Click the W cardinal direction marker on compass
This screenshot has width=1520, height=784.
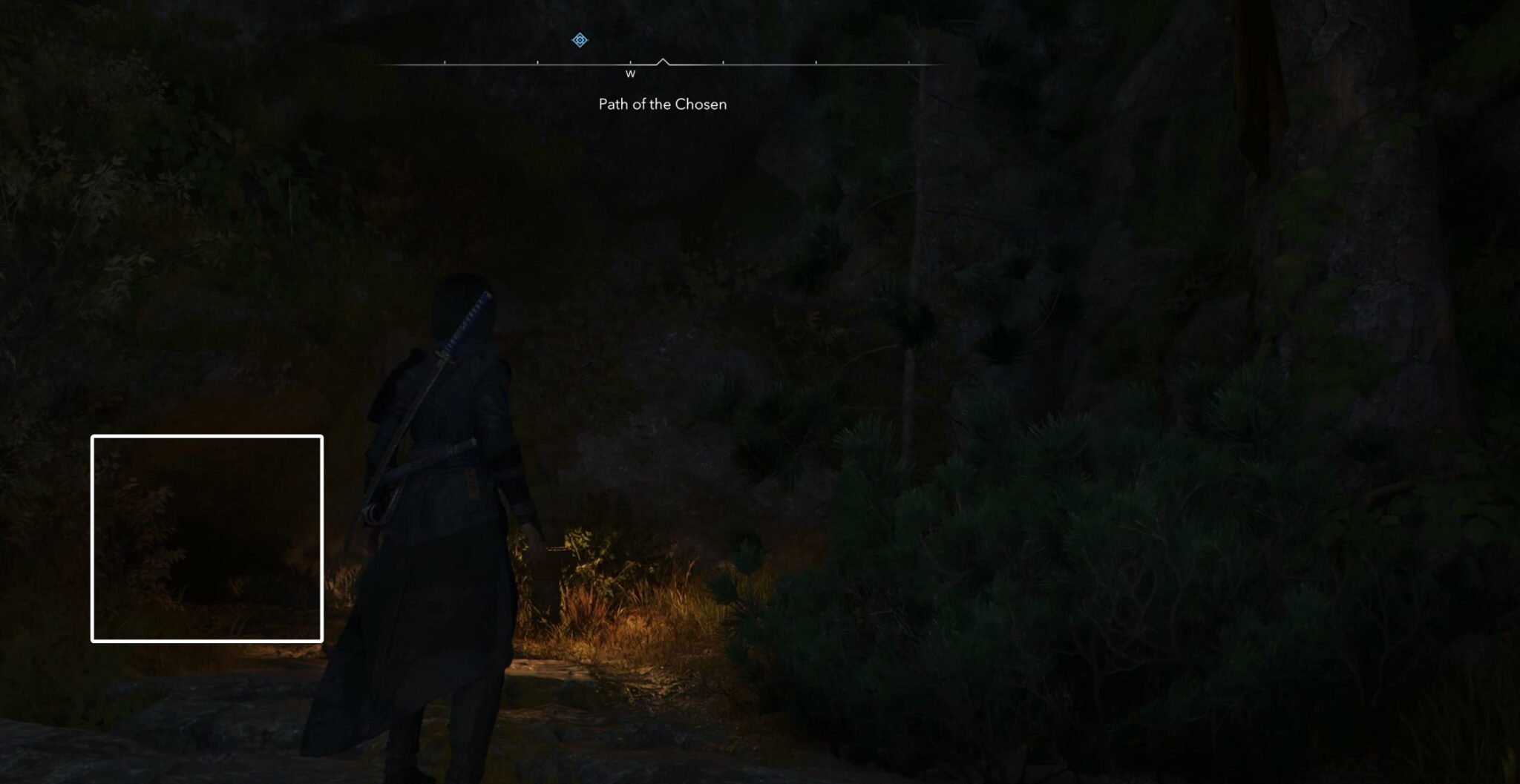click(x=630, y=74)
